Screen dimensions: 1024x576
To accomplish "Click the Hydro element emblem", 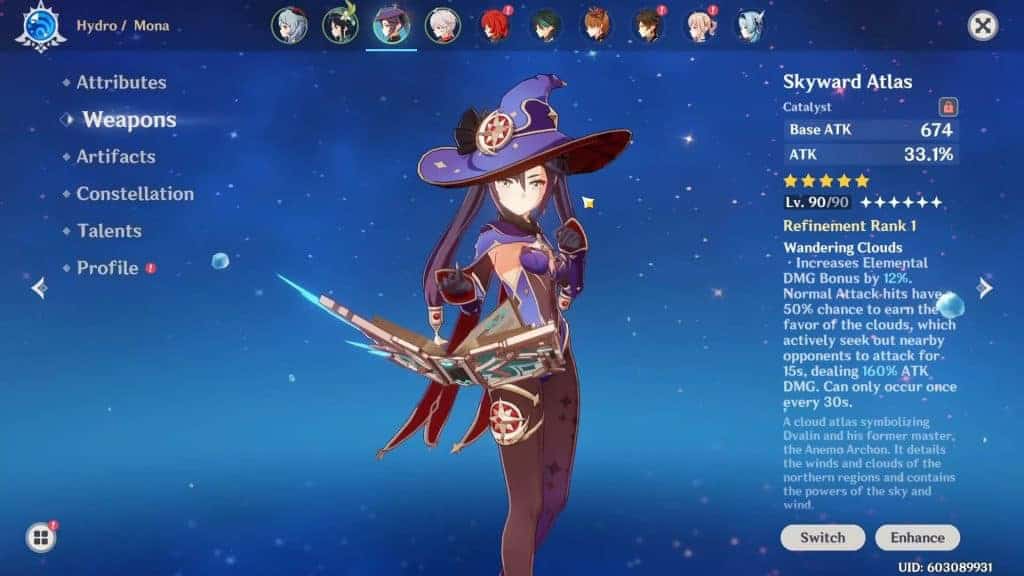I will click(x=40, y=26).
